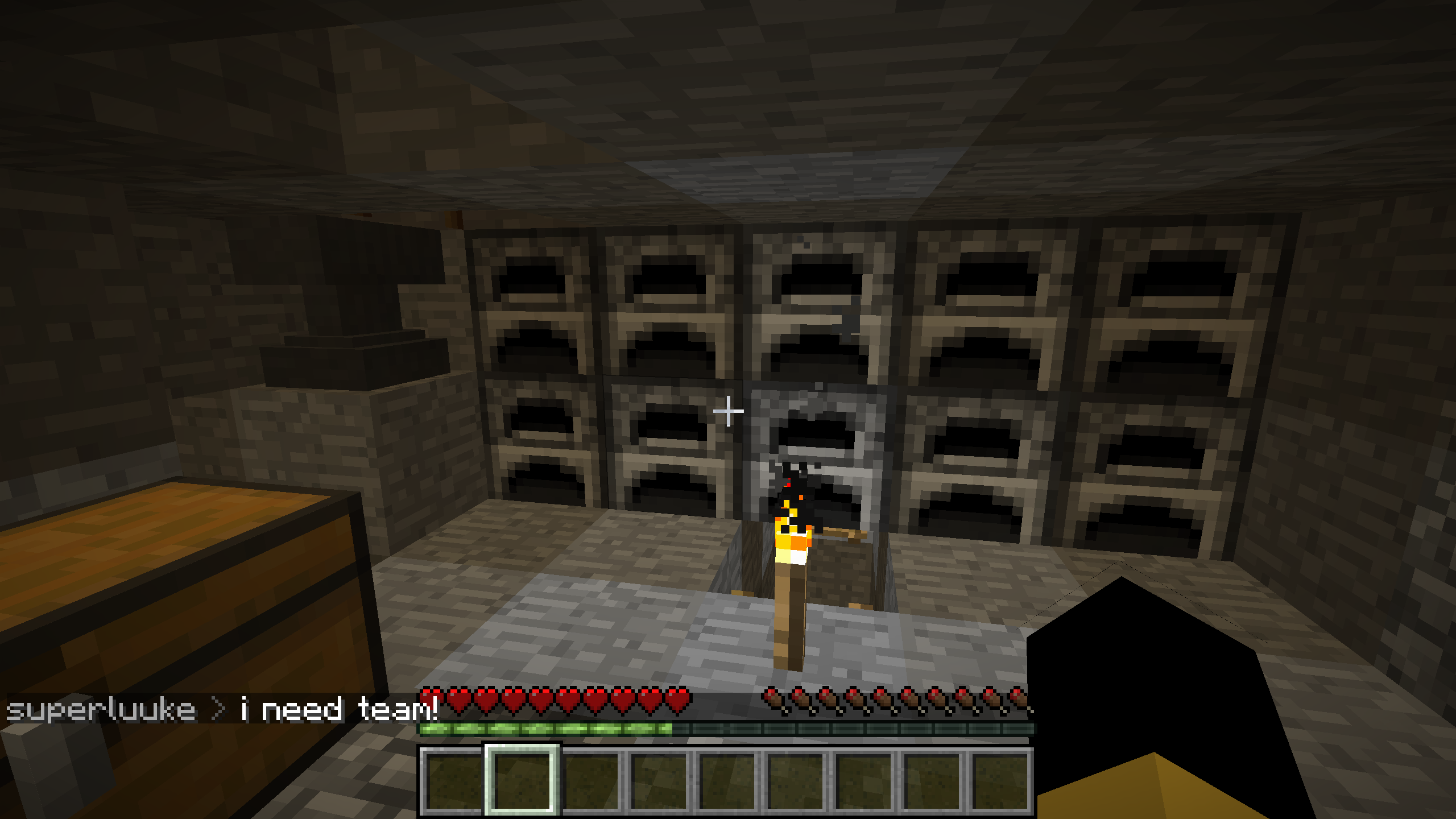Click superluuke's chat message
The width and height of the screenshot is (1456, 819).
[x=222, y=710]
